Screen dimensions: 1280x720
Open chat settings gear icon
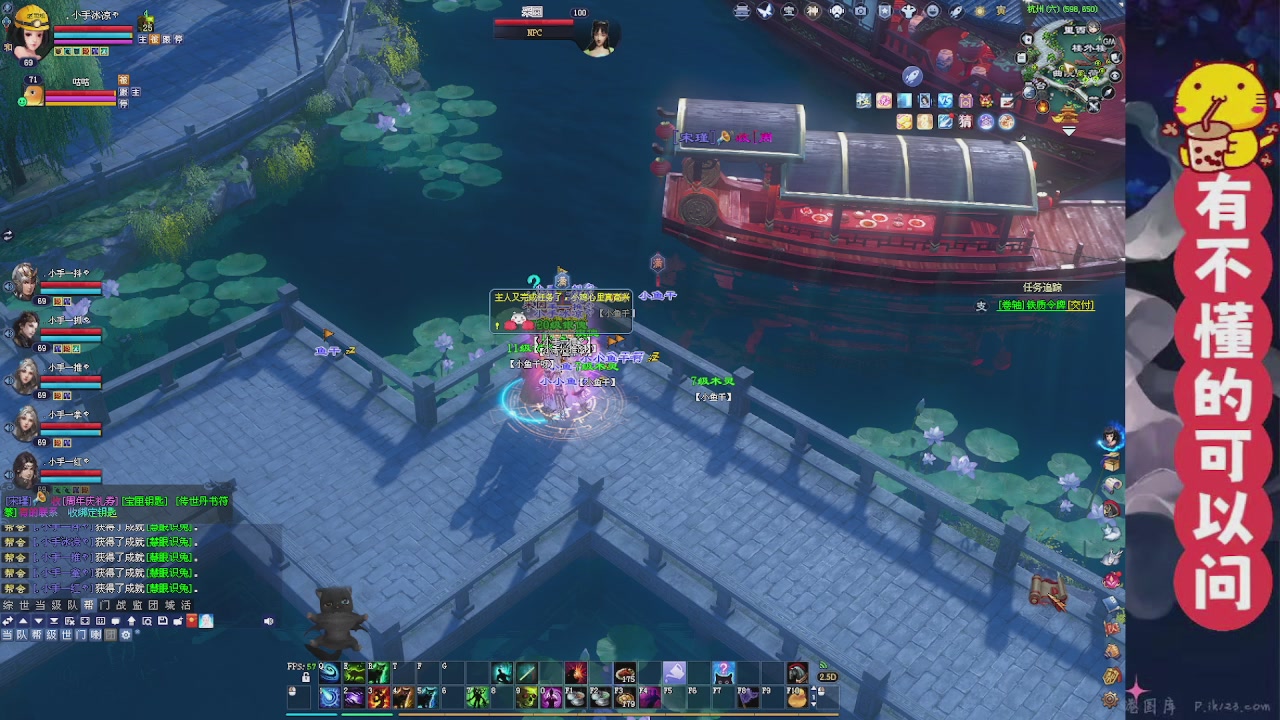(125, 634)
